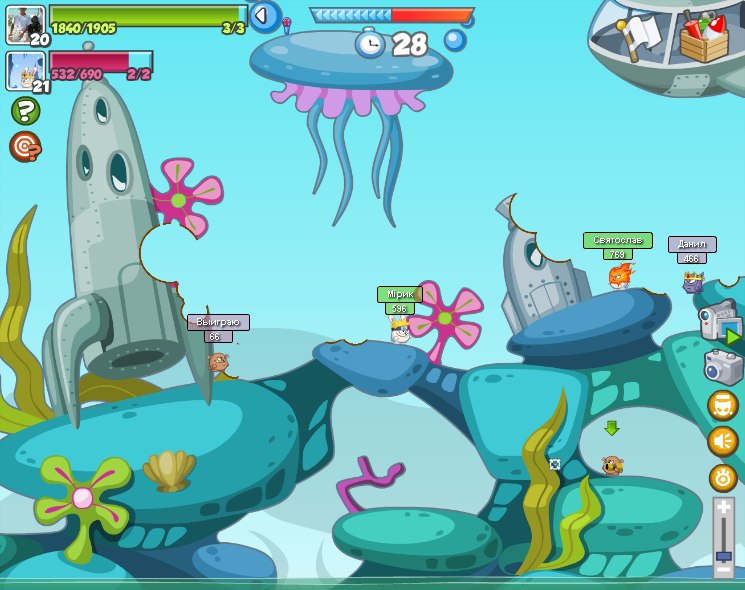Open the weapons crate inventory
The height and width of the screenshot is (590, 745).
(703, 36)
